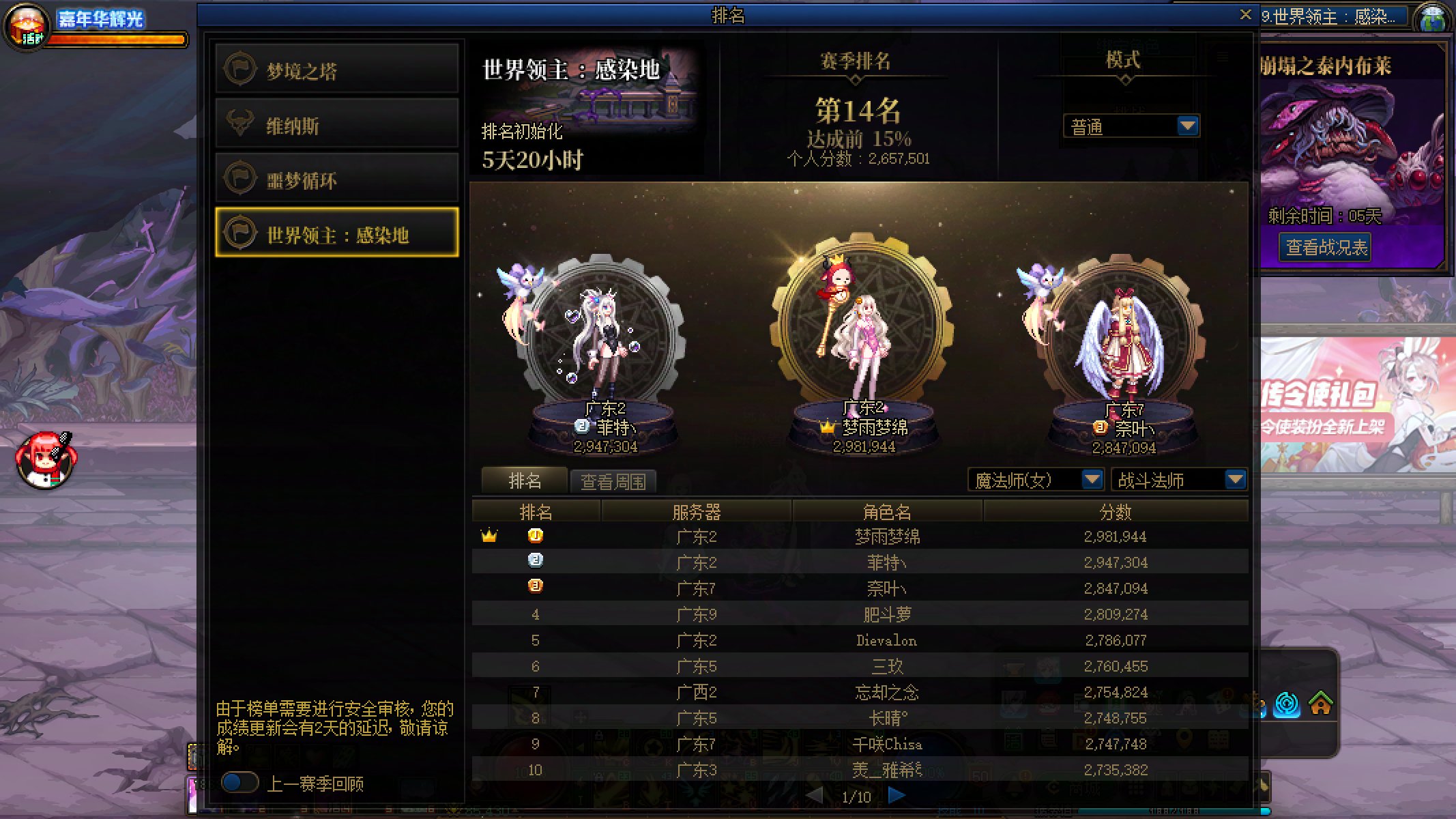This screenshot has height=819, width=1456.
Task: Click the blue teleport swirl icon
Action: click(1287, 703)
